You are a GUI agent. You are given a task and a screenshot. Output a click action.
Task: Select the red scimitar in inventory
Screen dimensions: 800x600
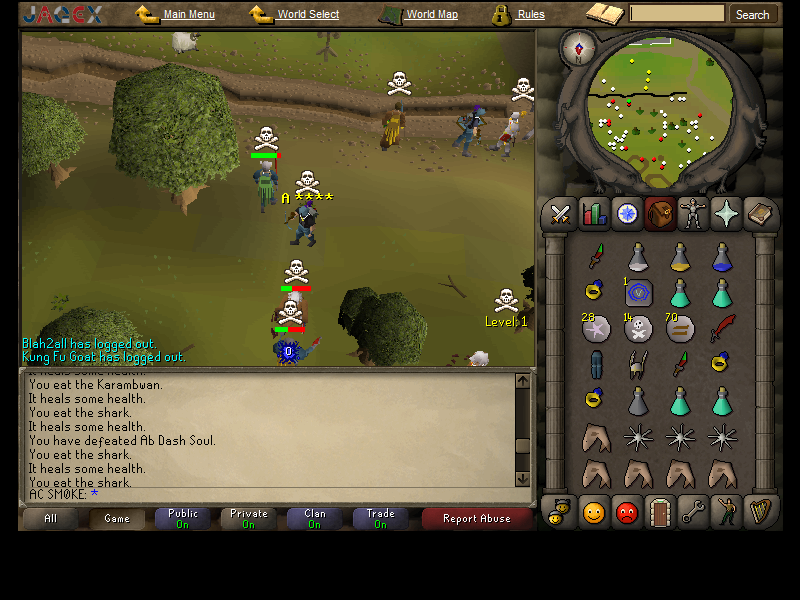721,328
